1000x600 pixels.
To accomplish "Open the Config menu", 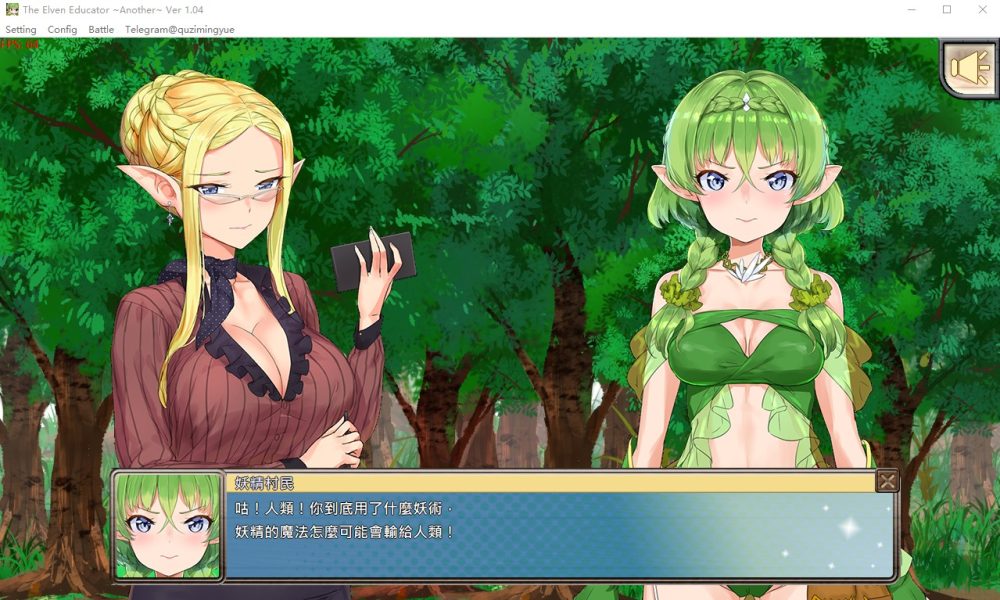I will (x=62, y=30).
